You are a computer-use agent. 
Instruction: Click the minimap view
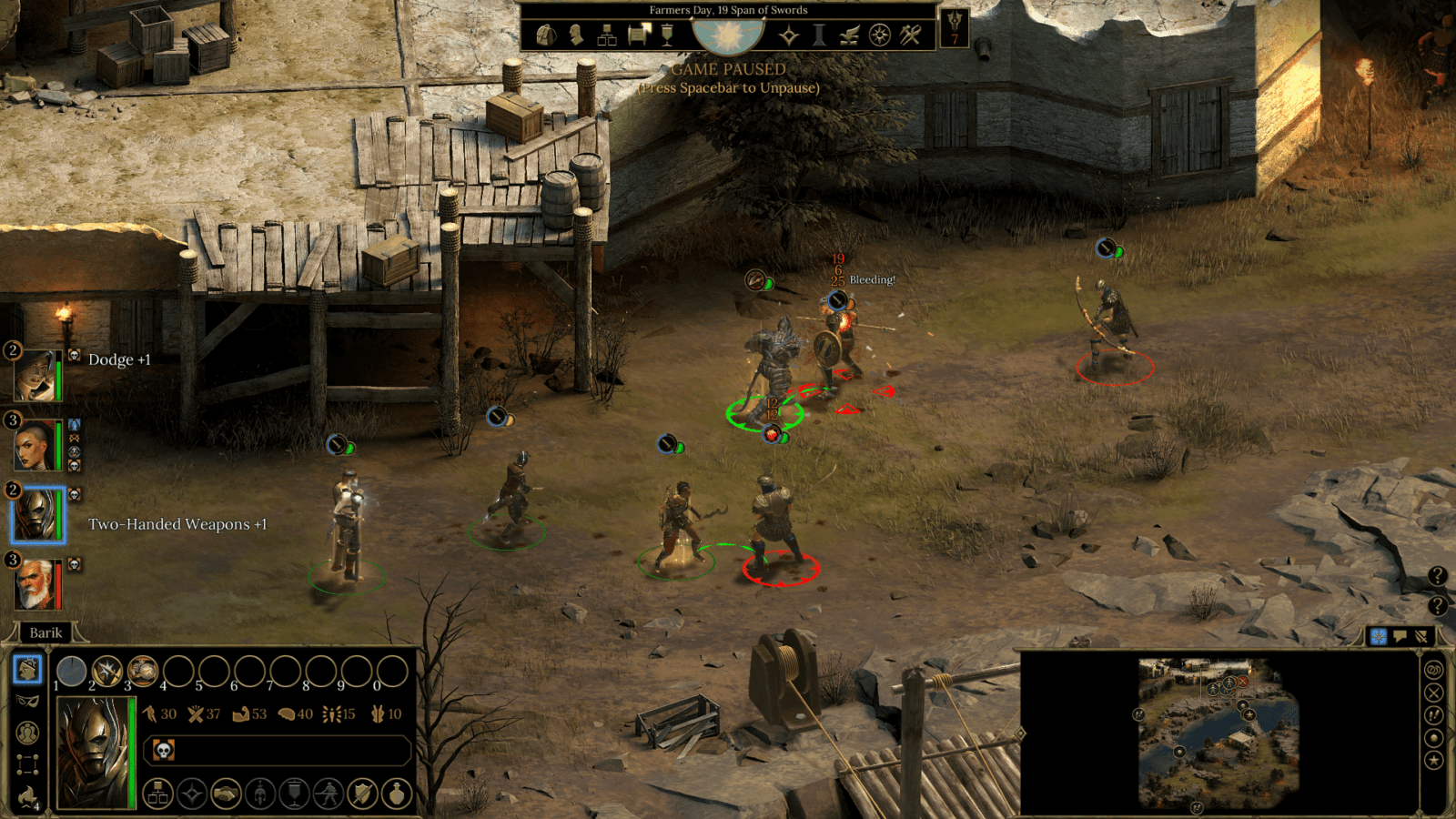pos(1218,733)
